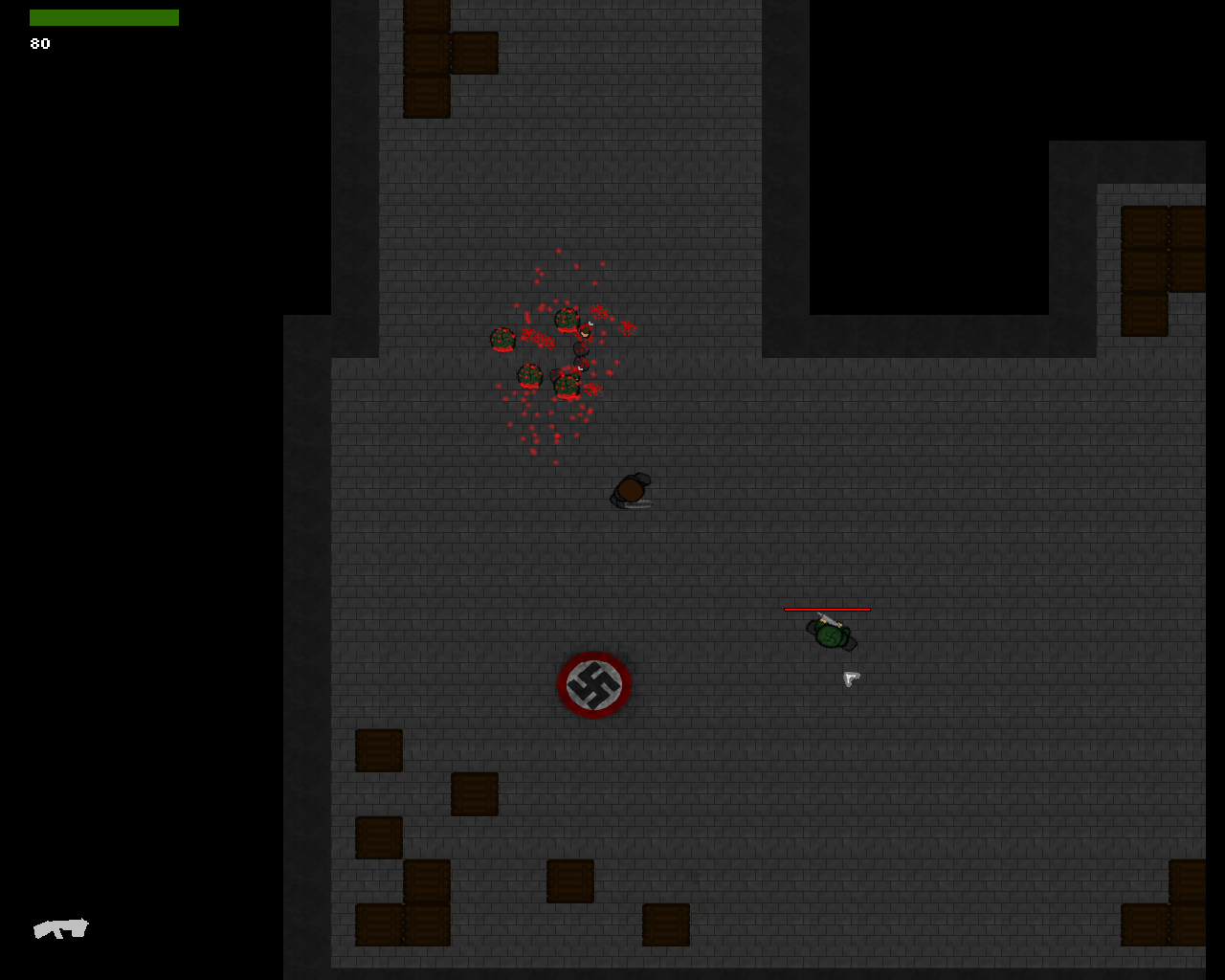Image resolution: width=1225 pixels, height=980 pixels.
Task: Select the submachine gun weapon icon
Action: pyautogui.click(x=60, y=927)
